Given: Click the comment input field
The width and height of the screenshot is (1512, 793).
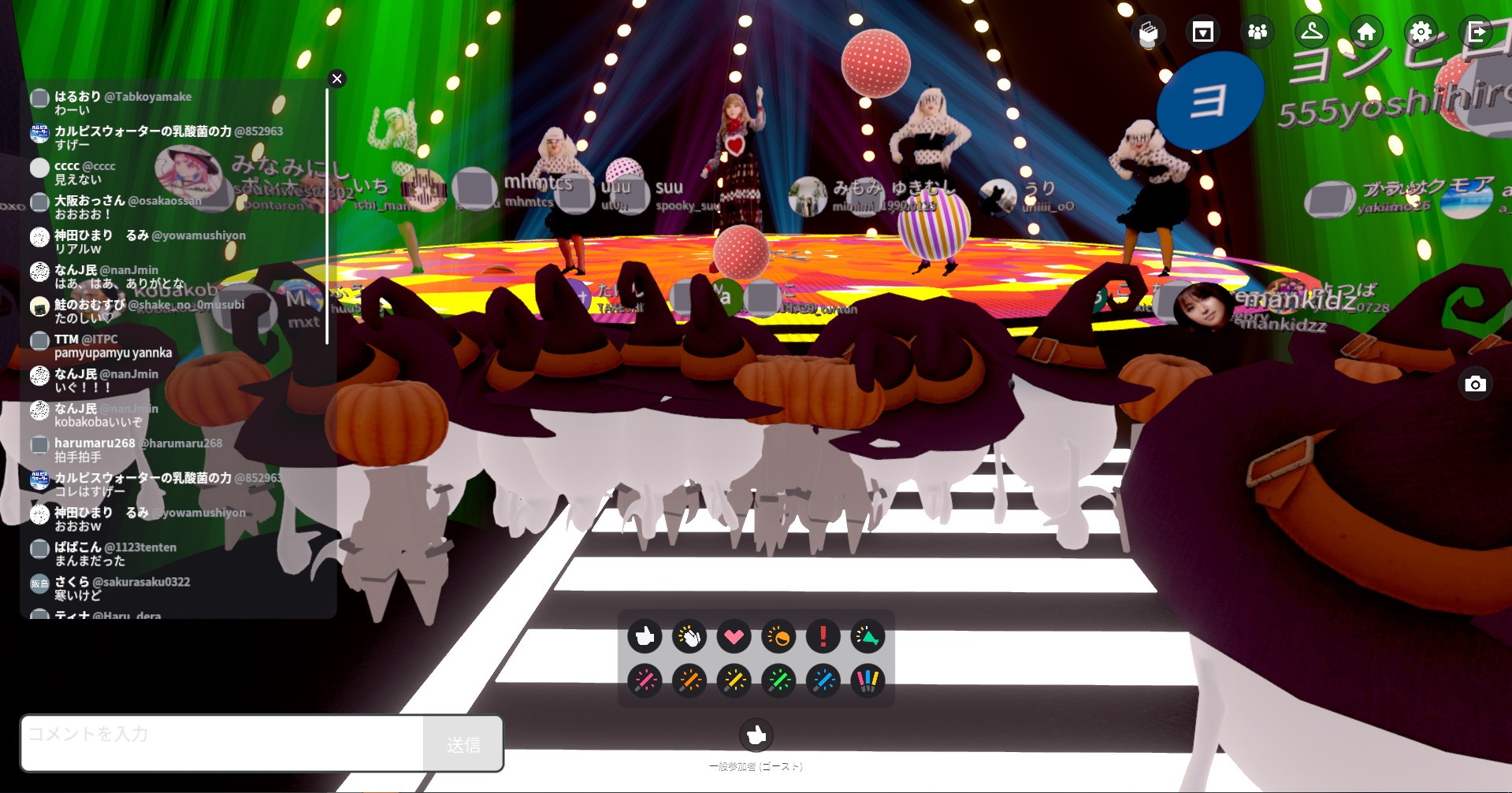Looking at the screenshot, I should point(222,743).
